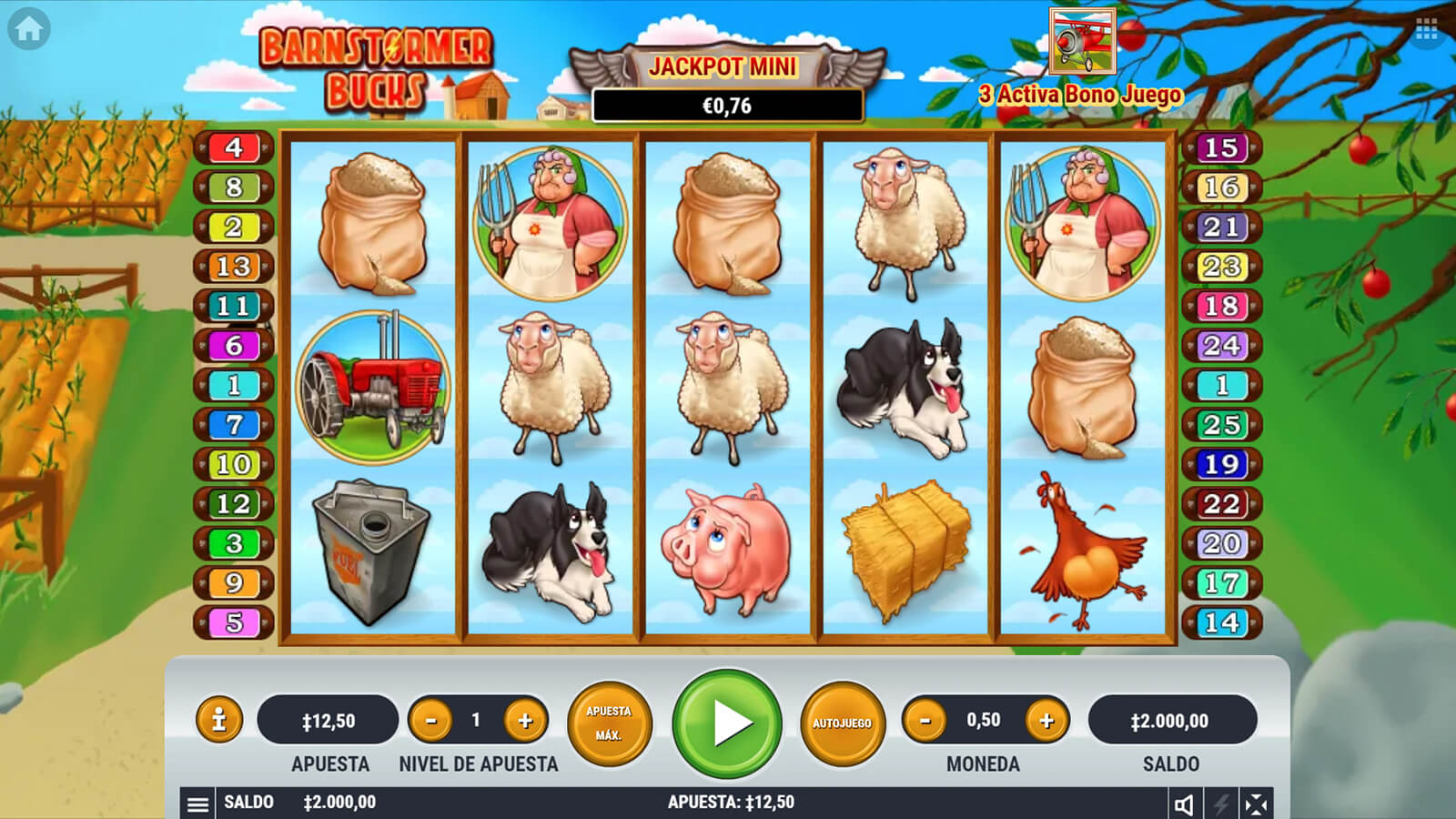The width and height of the screenshot is (1456, 819).
Task: Select payline number 14 marker
Action: tap(1221, 622)
